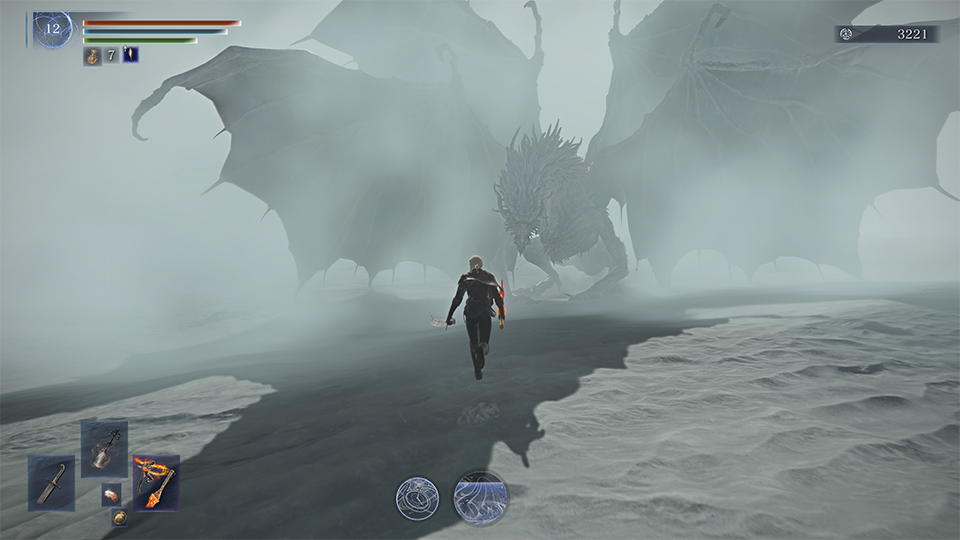Click the small round gold-rimmed slot
The height and width of the screenshot is (540, 960).
click(119, 517)
